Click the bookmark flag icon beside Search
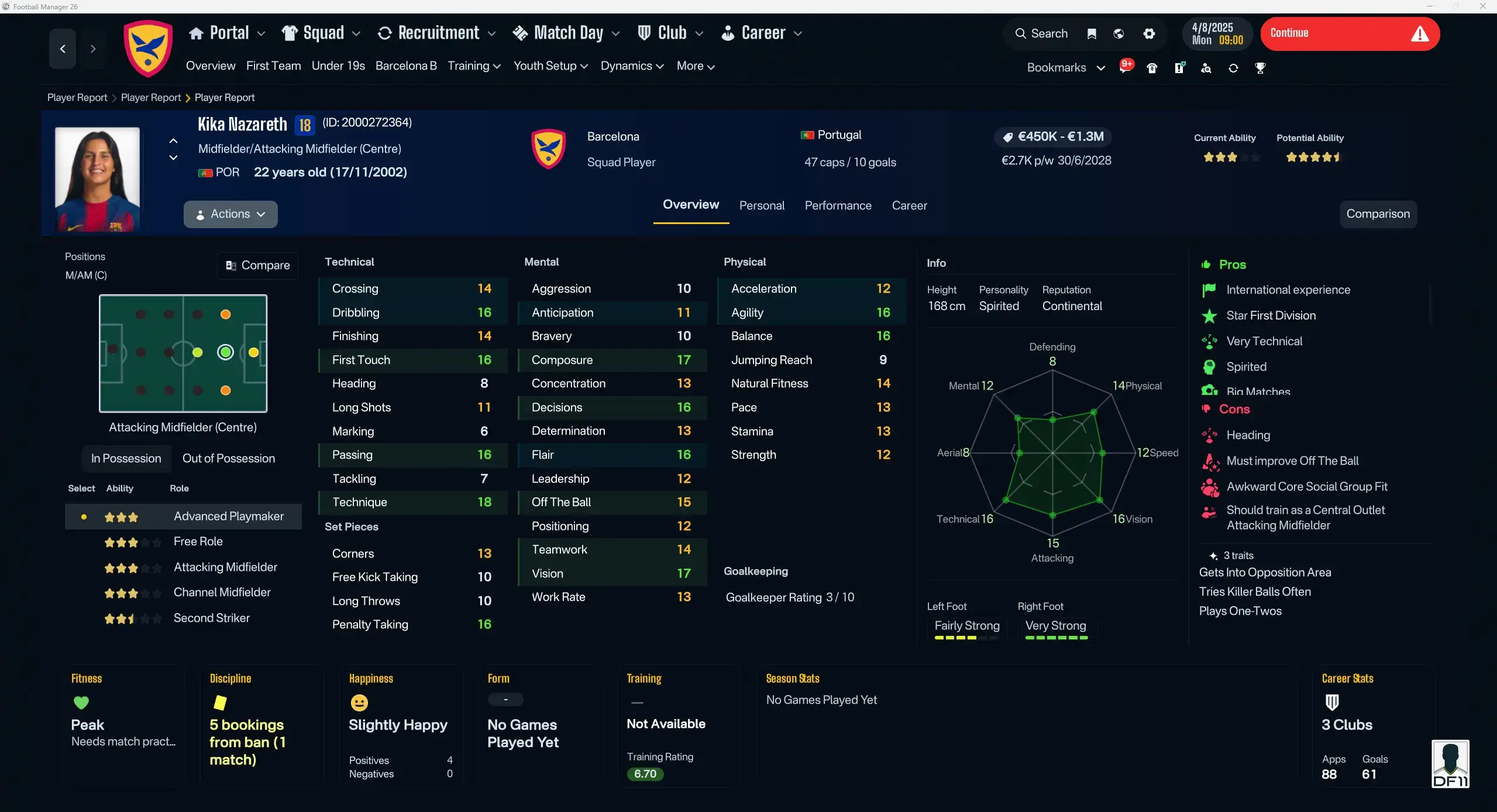 1092,34
